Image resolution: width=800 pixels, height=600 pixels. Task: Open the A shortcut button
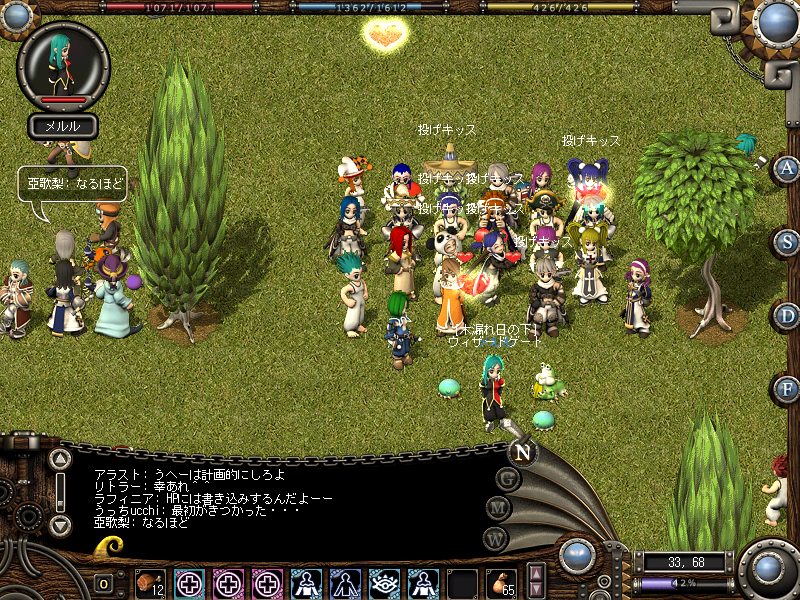pos(785,168)
